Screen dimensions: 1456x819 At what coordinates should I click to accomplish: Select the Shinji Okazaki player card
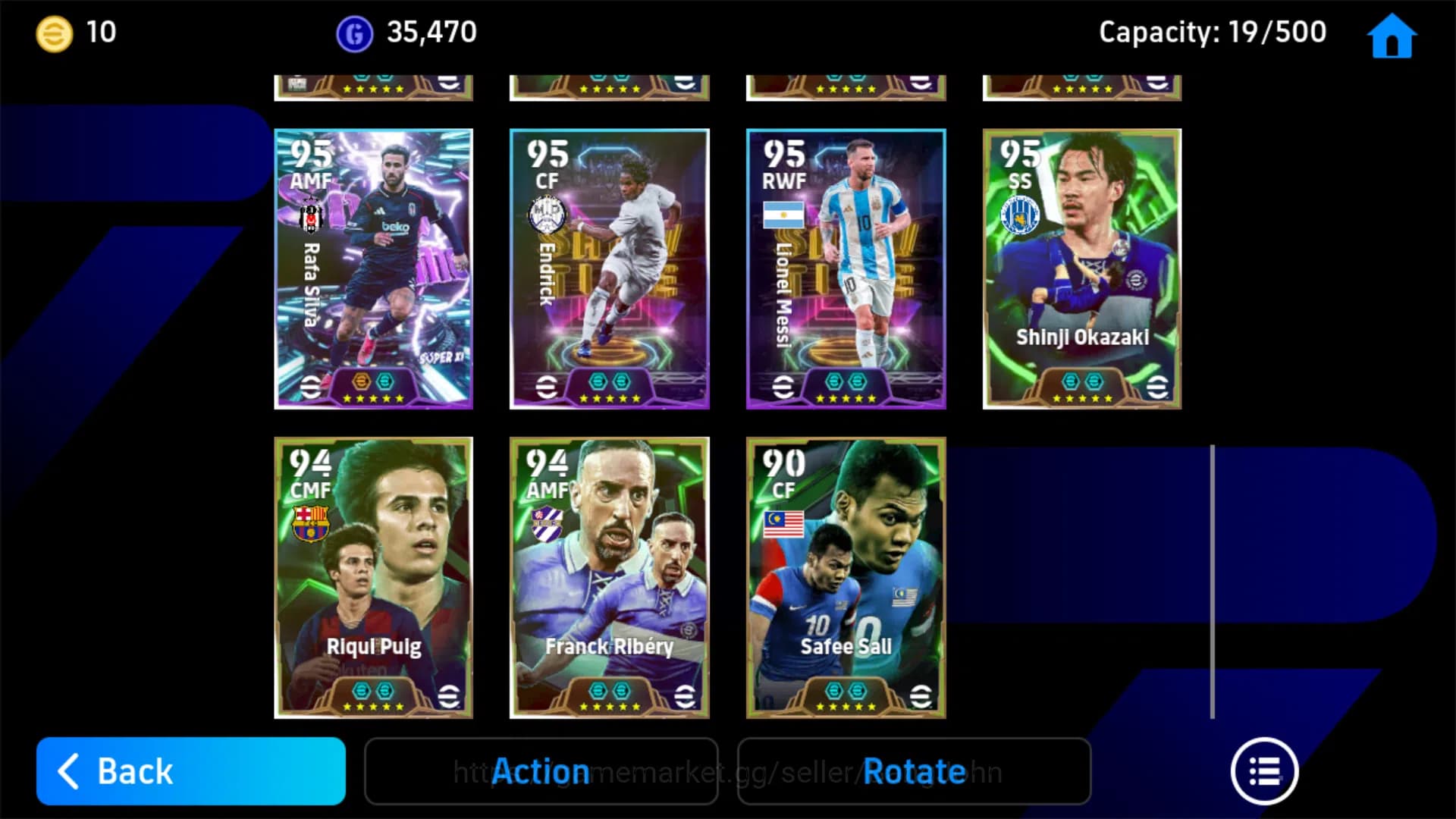coord(1082,269)
